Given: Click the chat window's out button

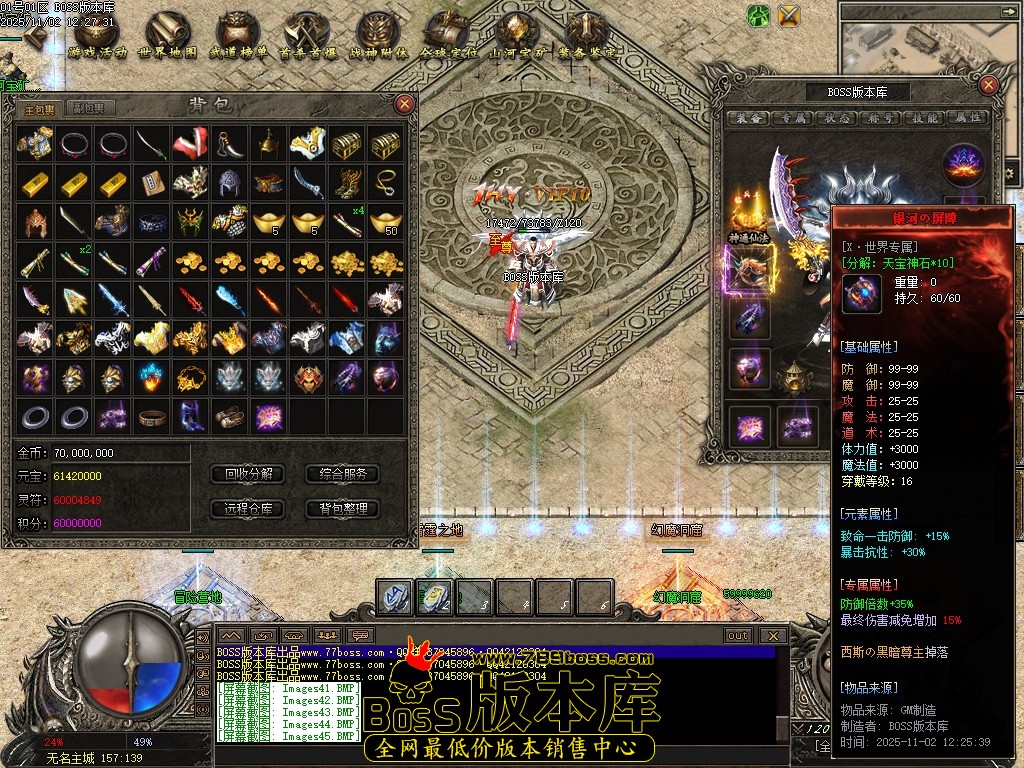Looking at the screenshot, I should tap(738, 635).
